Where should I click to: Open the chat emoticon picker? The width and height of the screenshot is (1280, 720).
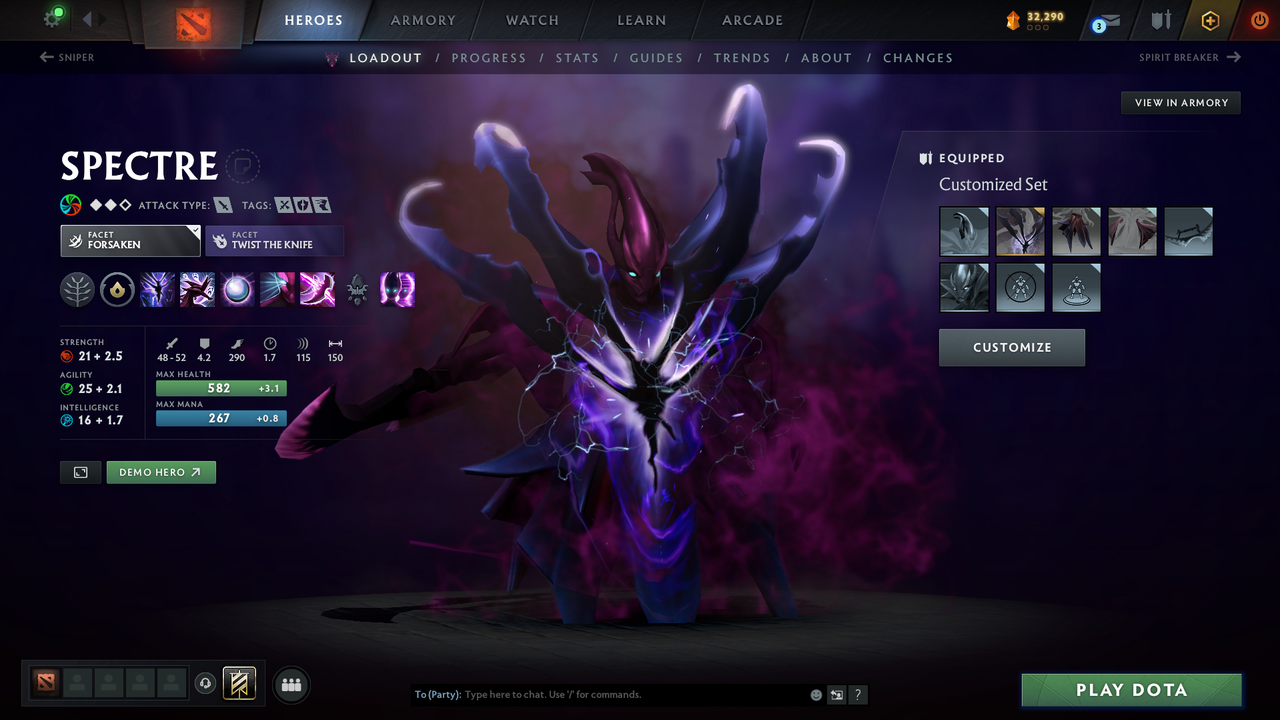pyautogui.click(x=816, y=693)
